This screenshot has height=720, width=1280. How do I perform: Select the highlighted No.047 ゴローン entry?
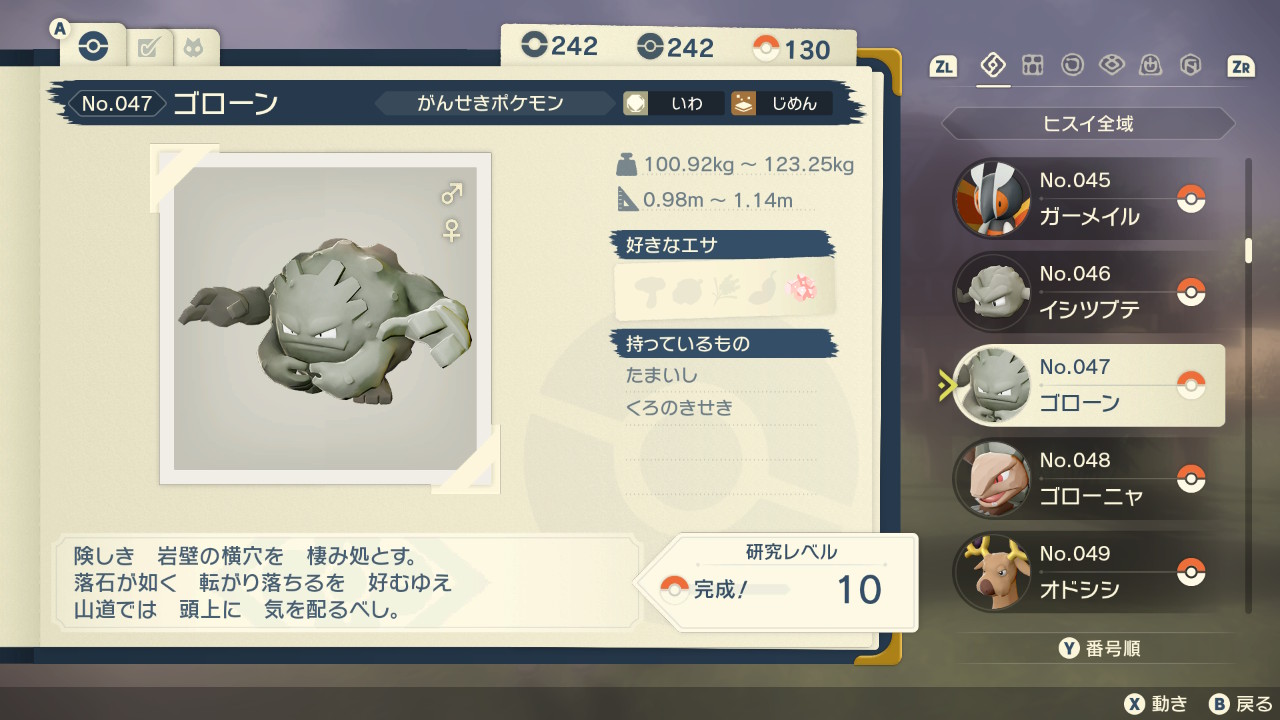pos(1088,386)
